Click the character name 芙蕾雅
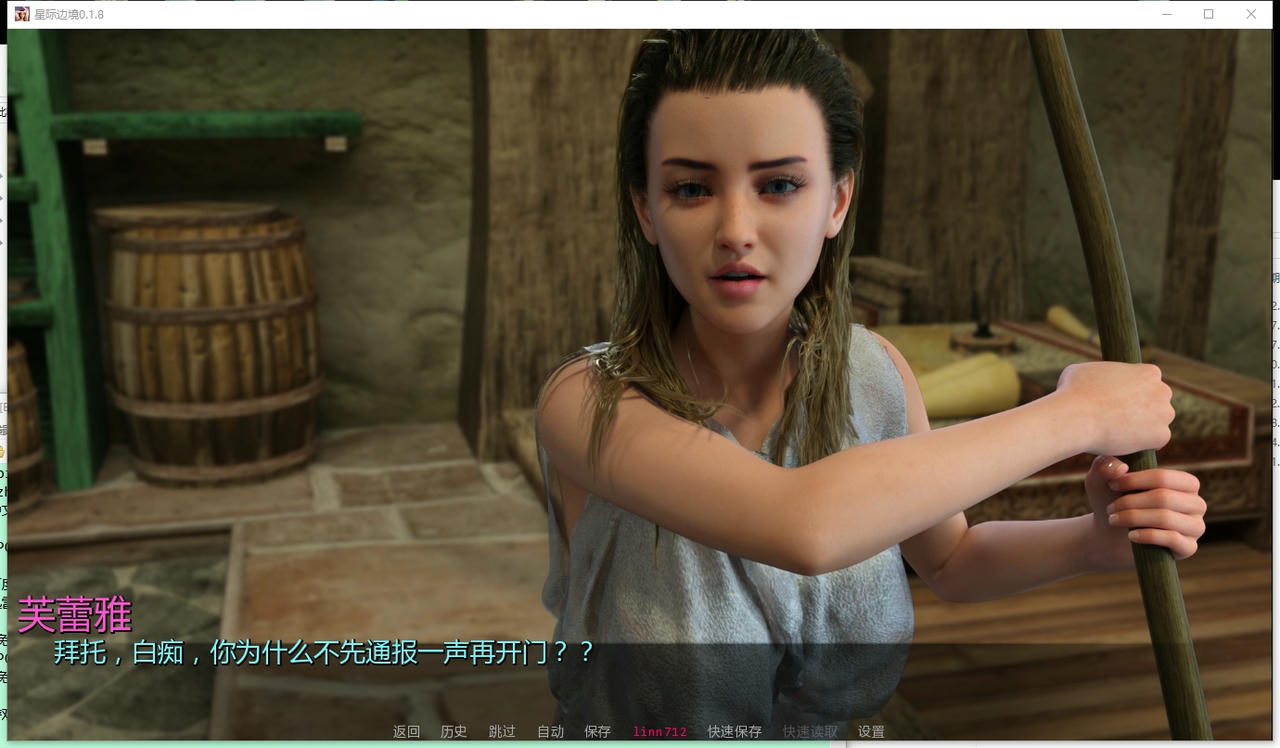Screen dimensions: 1280x748 pyautogui.click(x=72, y=615)
